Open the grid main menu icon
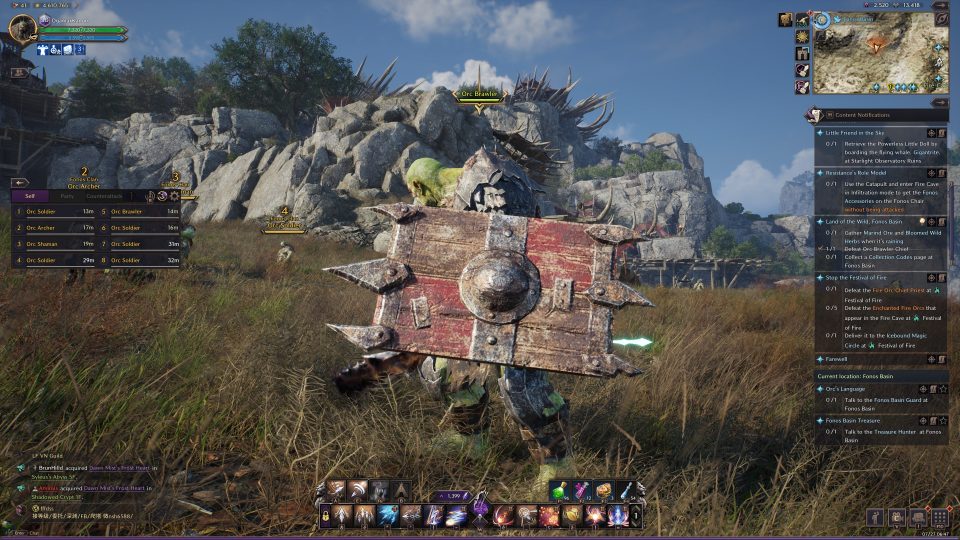The image size is (960, 540). (x=939, y=517)
